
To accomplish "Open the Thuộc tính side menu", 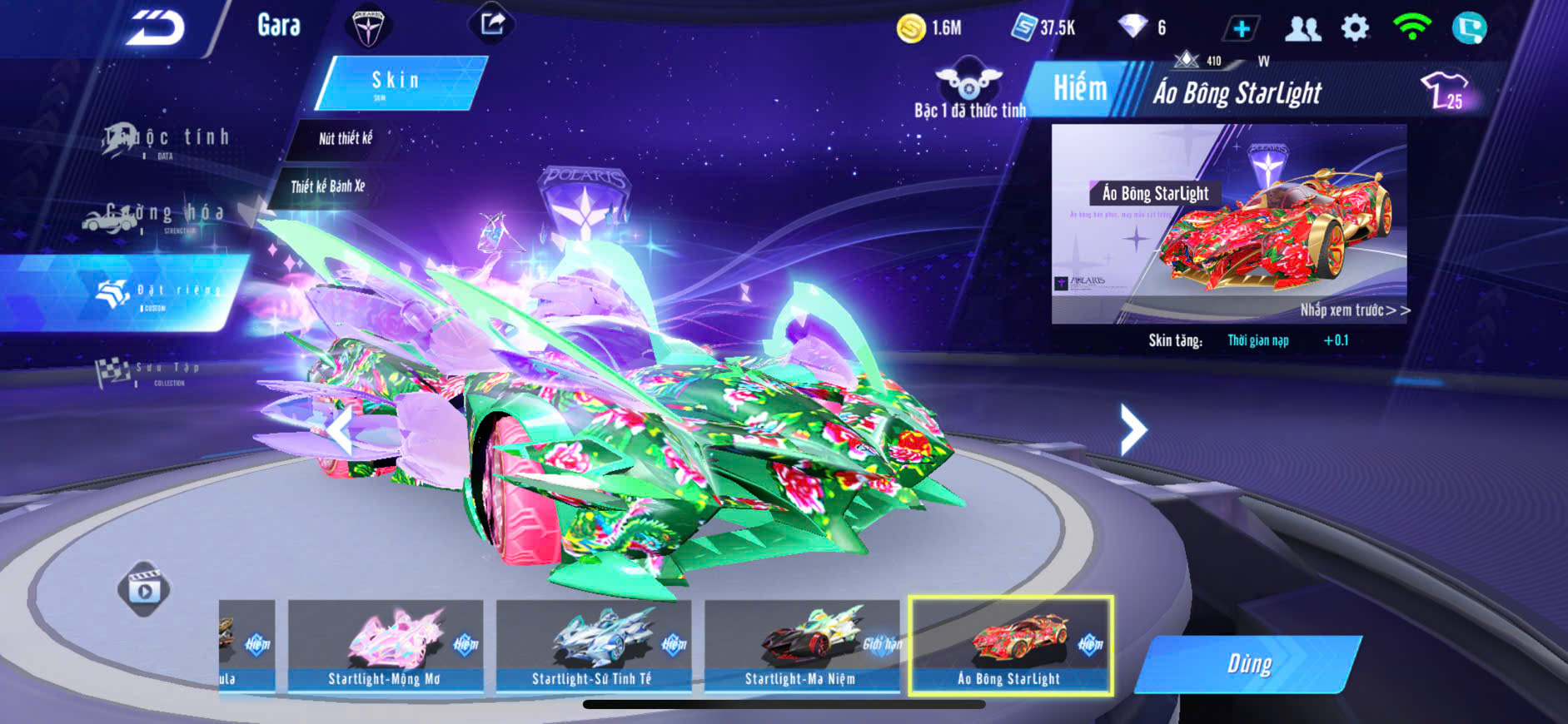I will coord(167,139).
